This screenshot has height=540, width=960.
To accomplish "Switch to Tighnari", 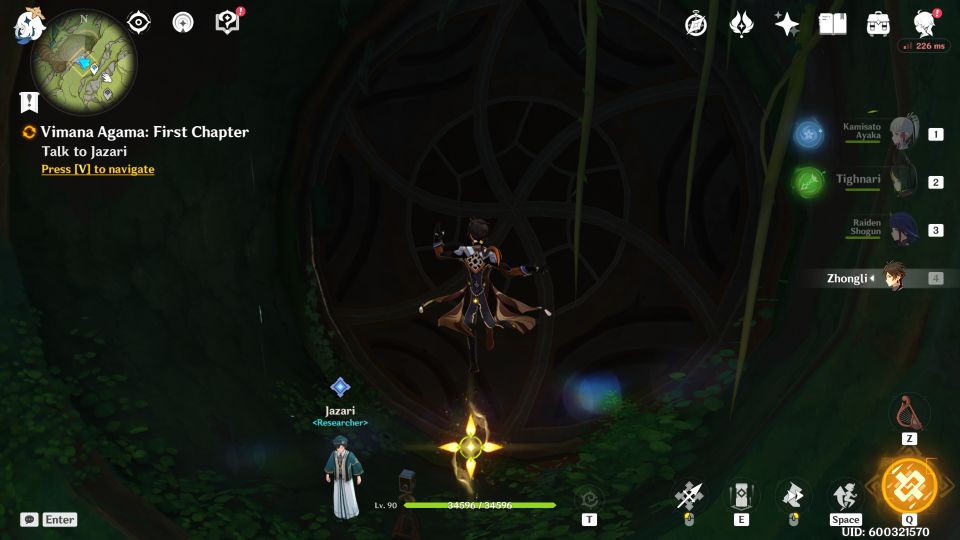I will click(x=904, y=182).
